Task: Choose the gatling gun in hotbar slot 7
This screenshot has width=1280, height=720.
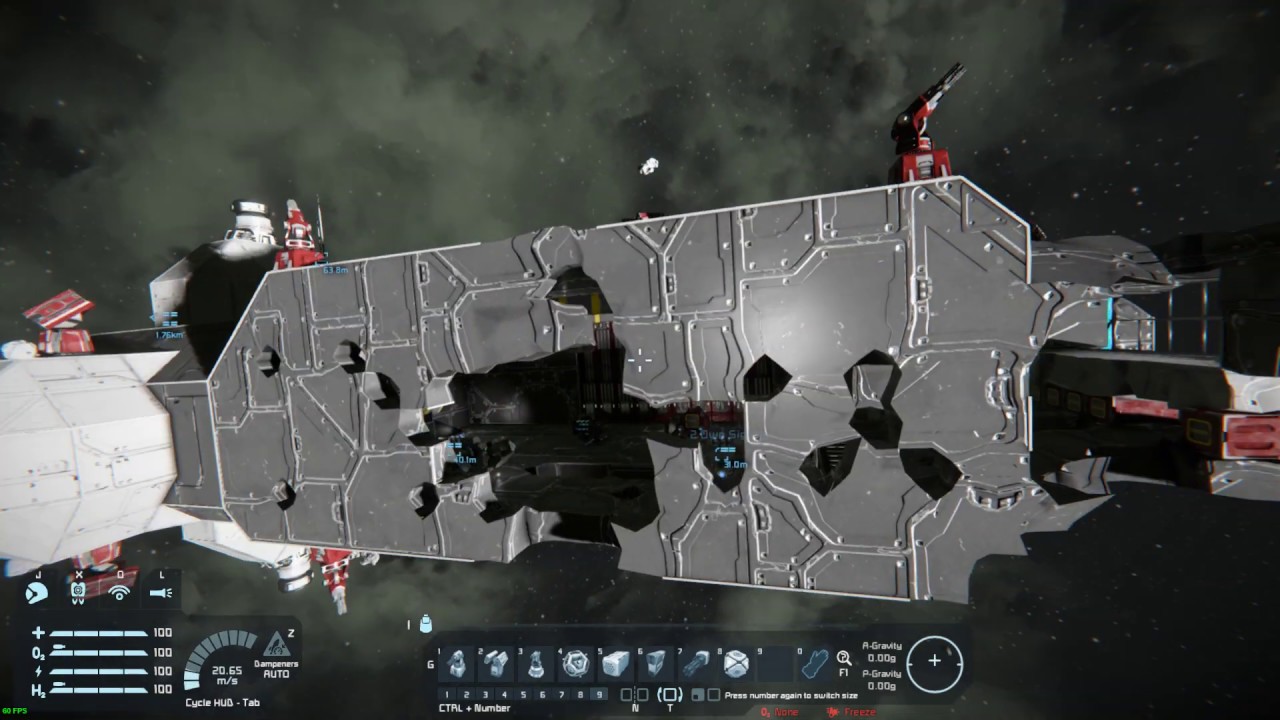Action: click(x=696, y=664)
